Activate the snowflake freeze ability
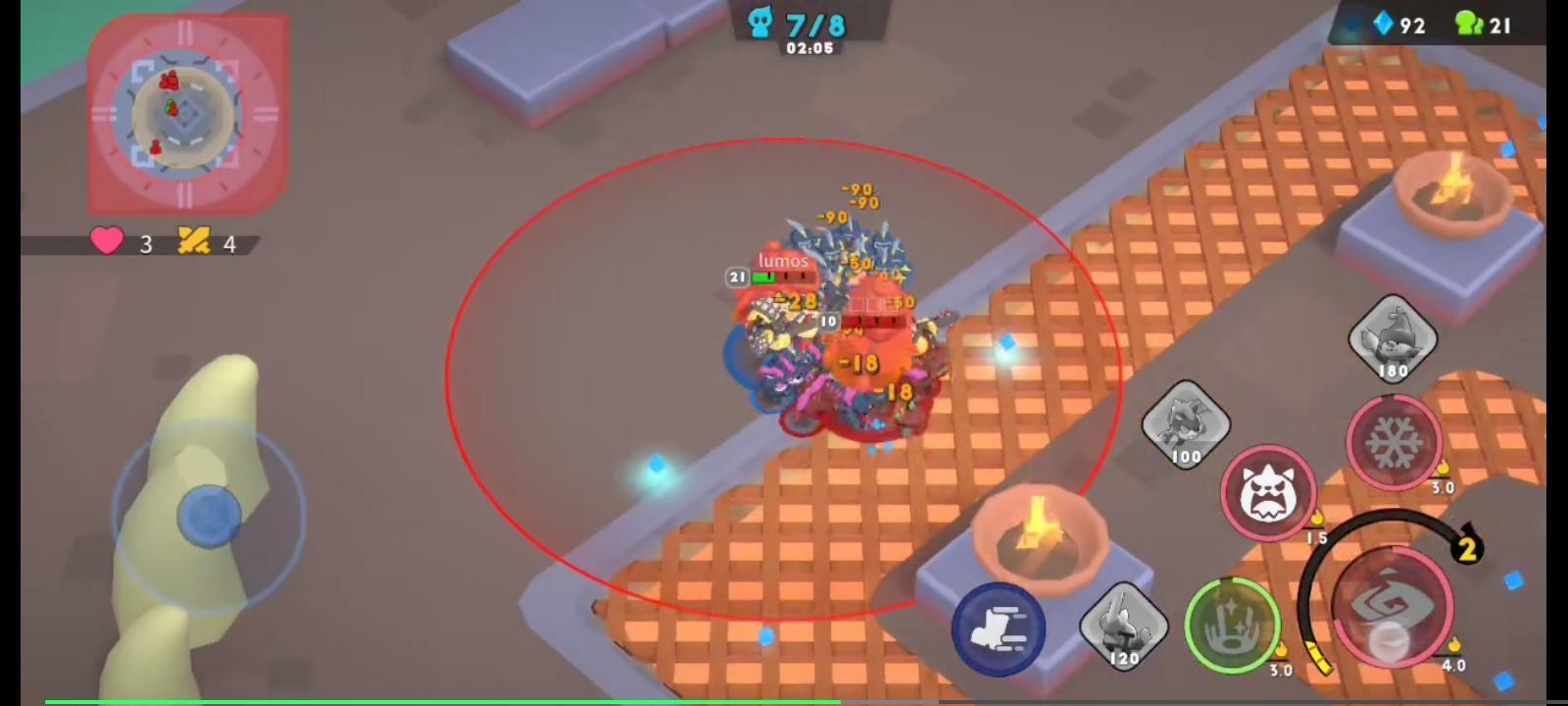This screenshot has height=706, width=1568. point(1396,443)
